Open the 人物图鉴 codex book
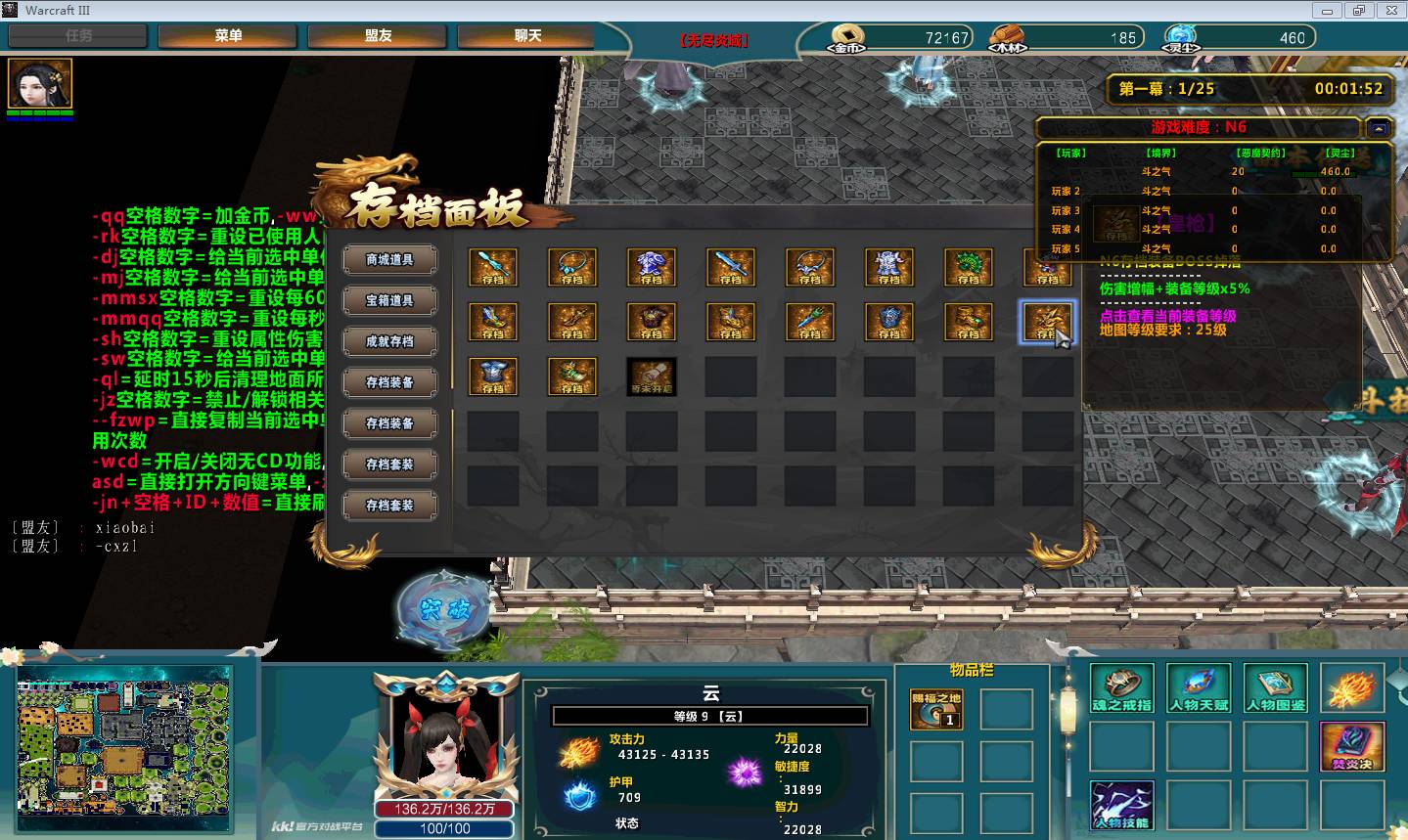This screenshot has height=840, width=1408. click(x=1276, y=688)
